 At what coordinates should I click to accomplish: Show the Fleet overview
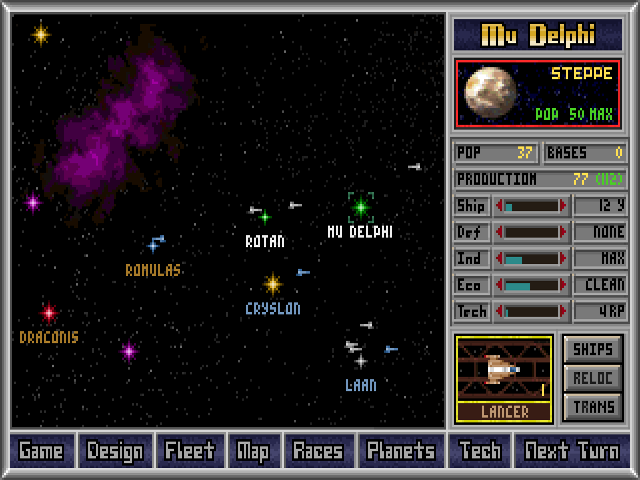click(x=190, y=451)
